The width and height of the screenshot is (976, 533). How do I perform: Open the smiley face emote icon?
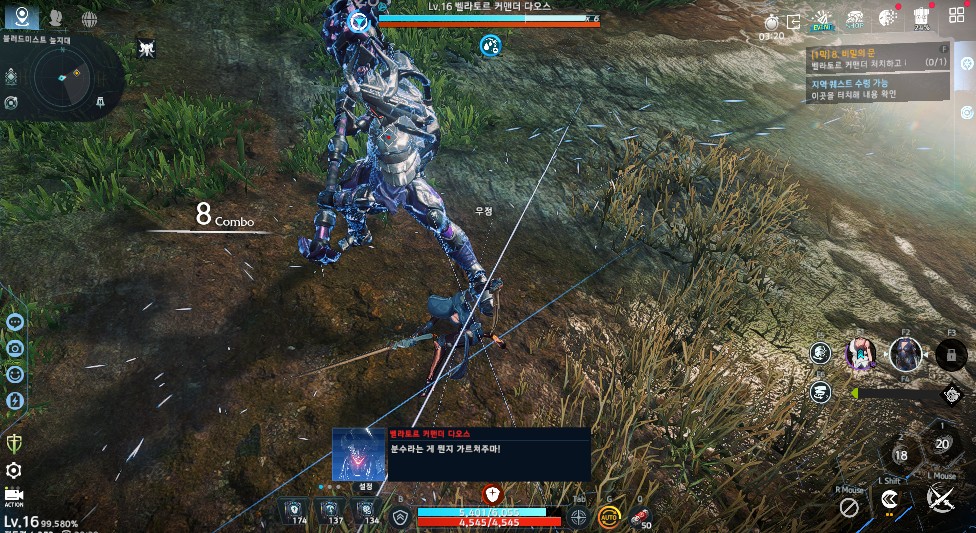point(15,374)
